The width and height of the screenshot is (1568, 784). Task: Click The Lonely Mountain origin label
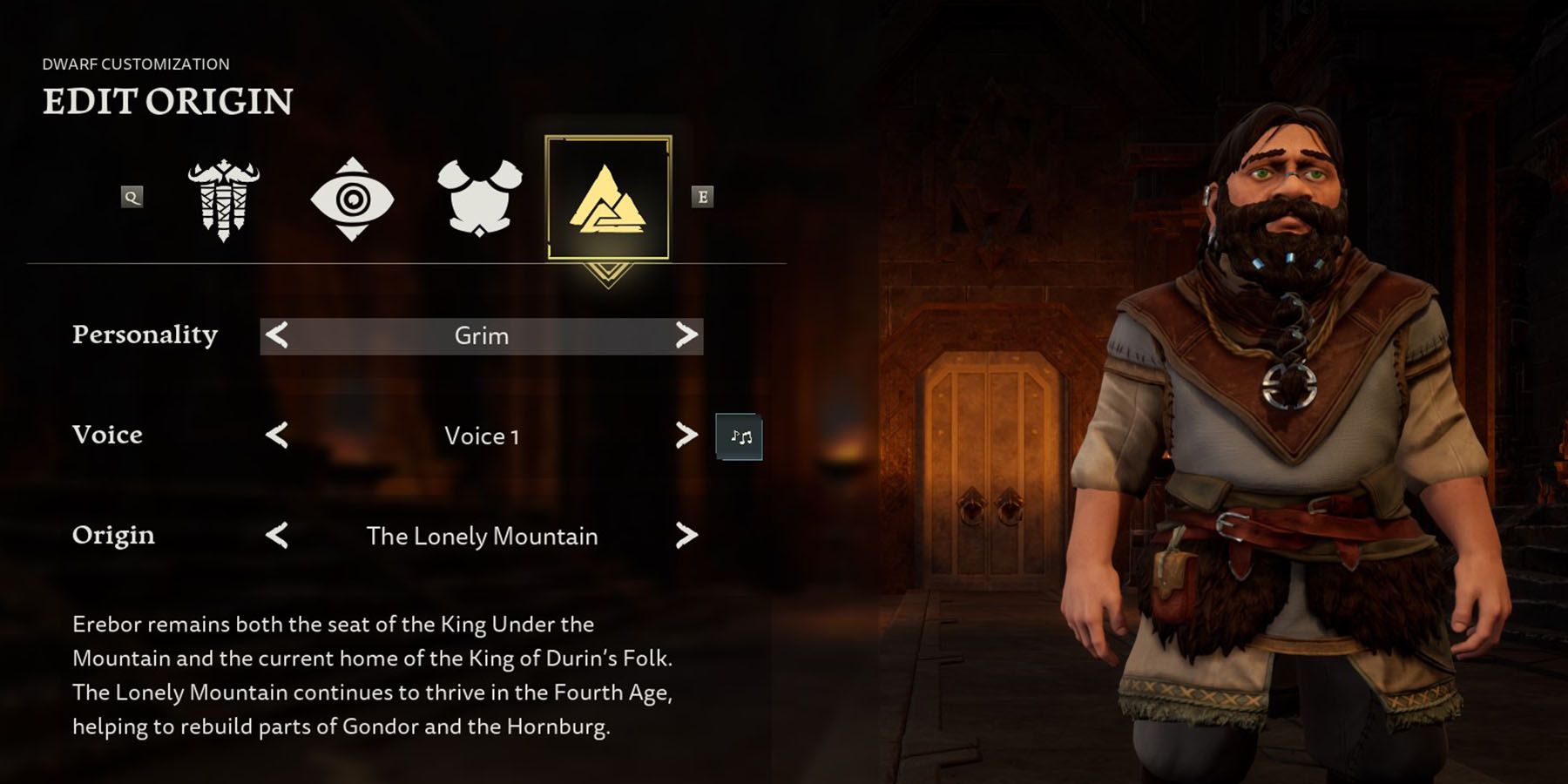coord(482,537)
